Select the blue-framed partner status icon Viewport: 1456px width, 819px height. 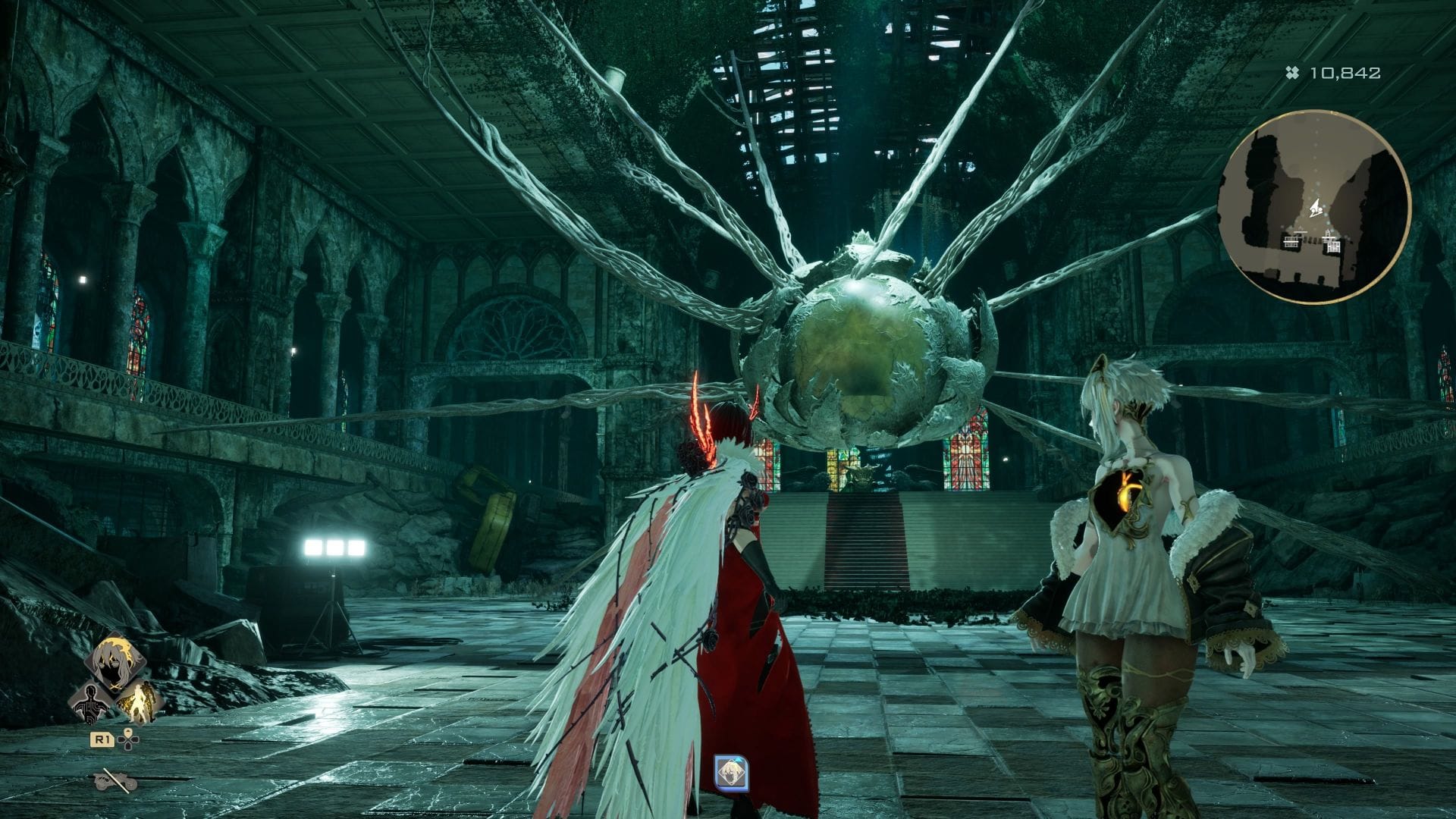pyautogui.click(x=732, y=772)
